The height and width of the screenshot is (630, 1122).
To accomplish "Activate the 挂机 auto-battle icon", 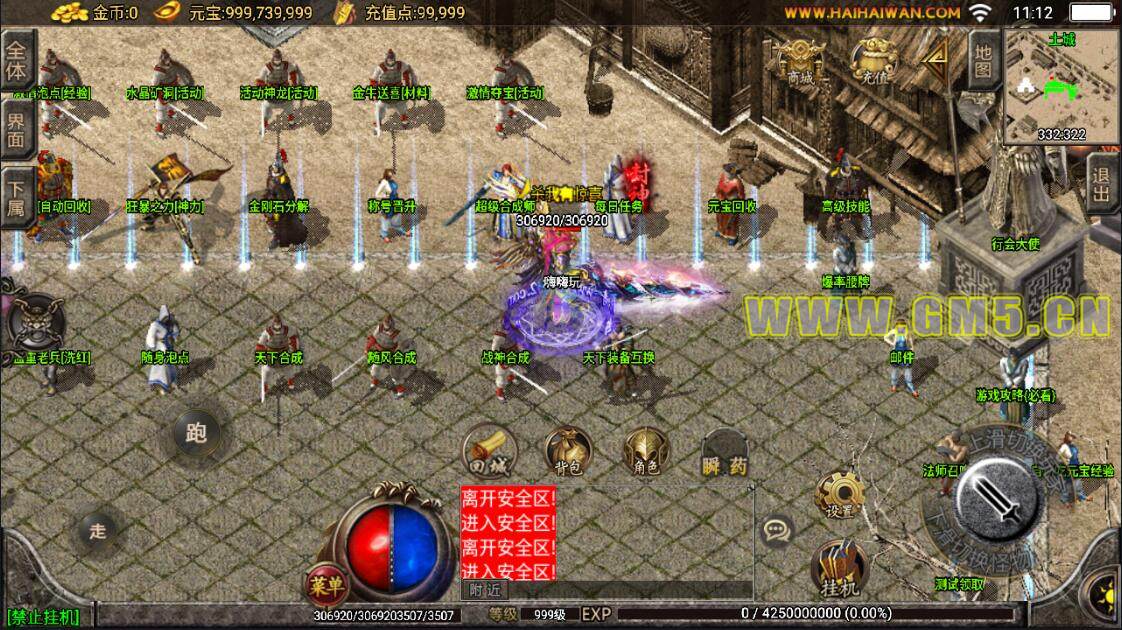I will [x=838, y=570].
